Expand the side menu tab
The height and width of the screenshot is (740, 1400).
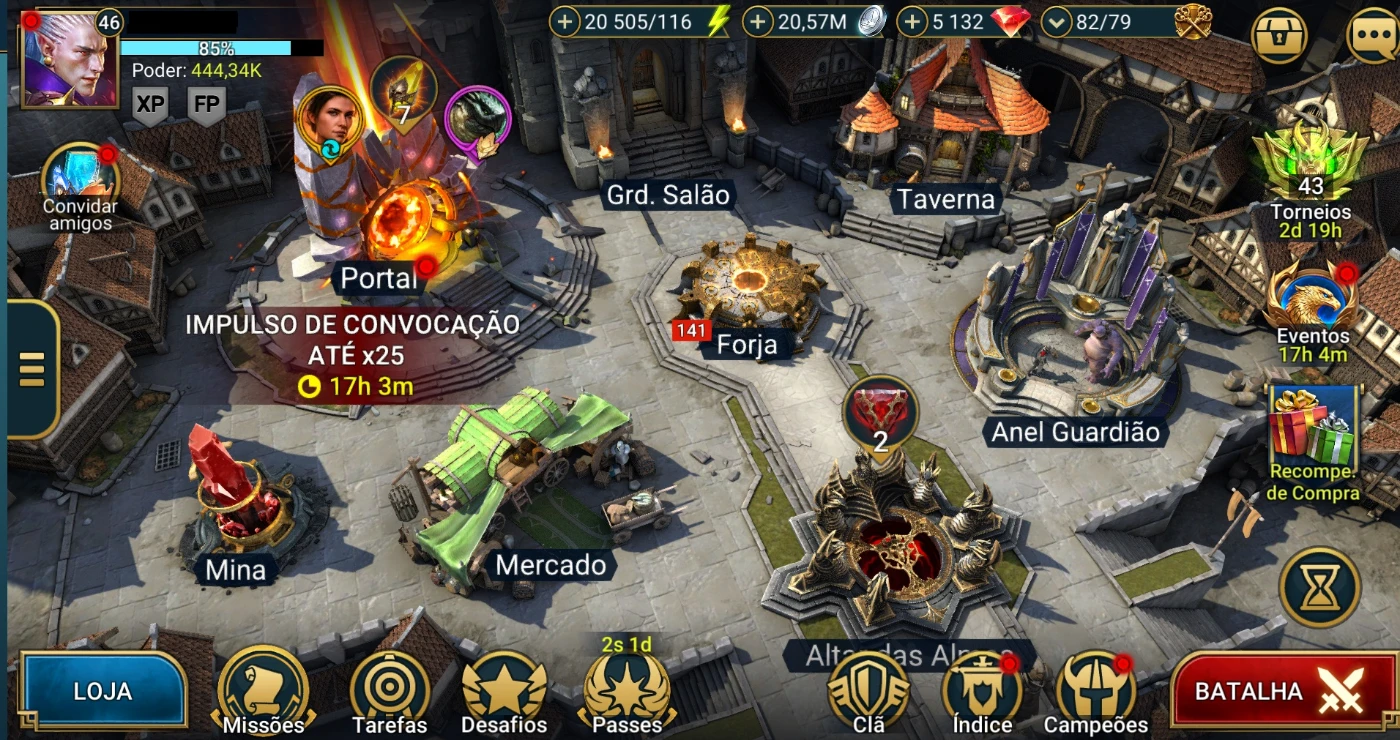click(x=32, y=369)
